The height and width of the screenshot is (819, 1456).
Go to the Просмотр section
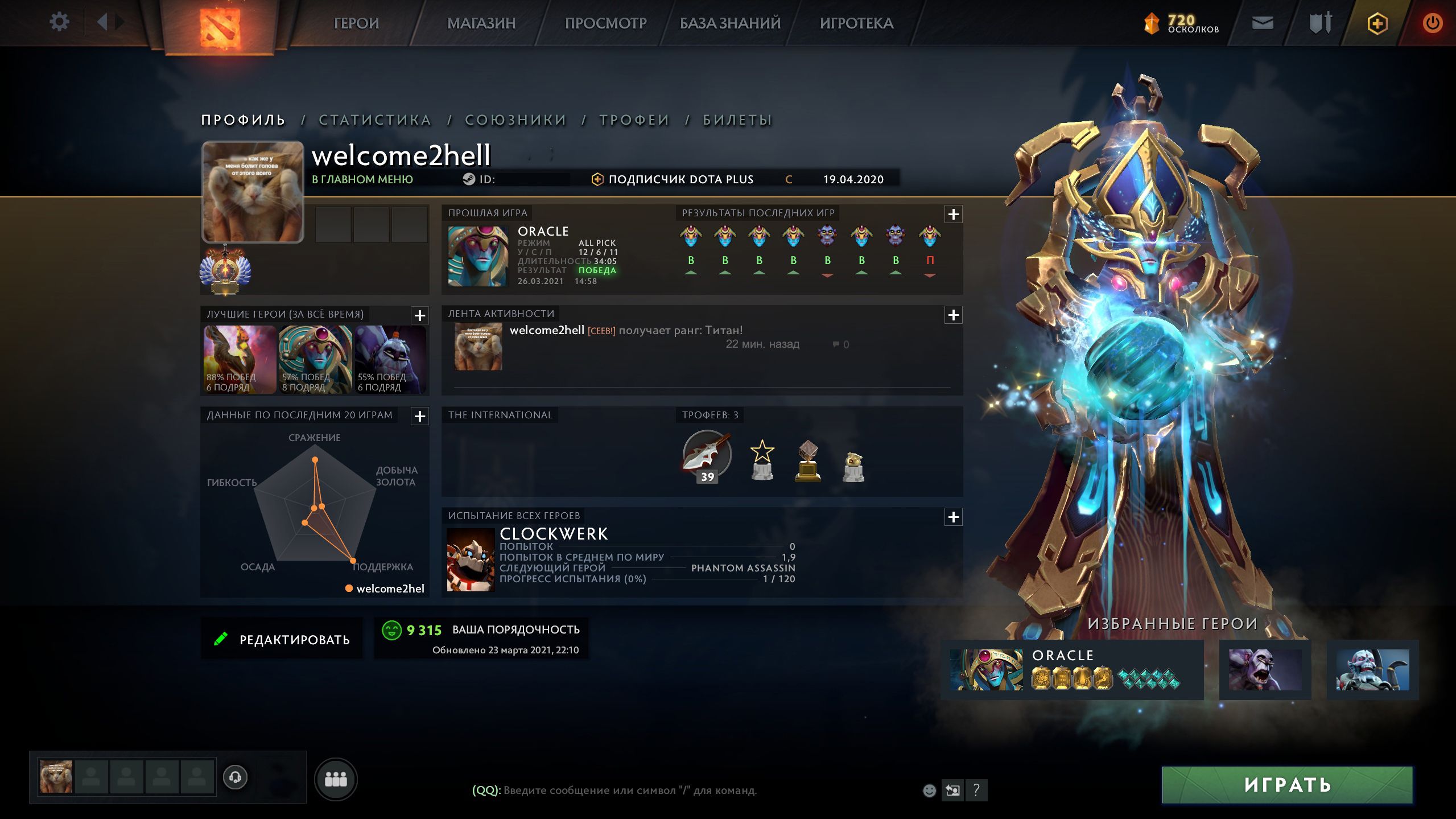pos(605,23)
